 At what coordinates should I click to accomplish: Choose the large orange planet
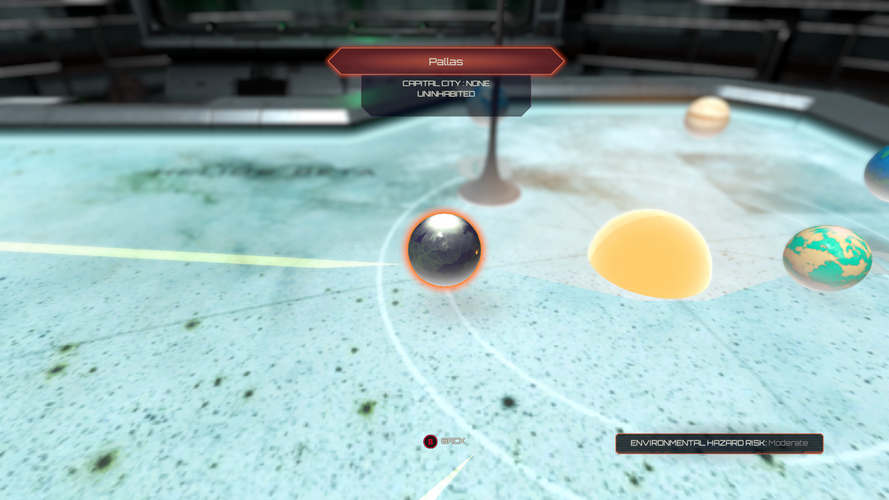click(650, 254)
